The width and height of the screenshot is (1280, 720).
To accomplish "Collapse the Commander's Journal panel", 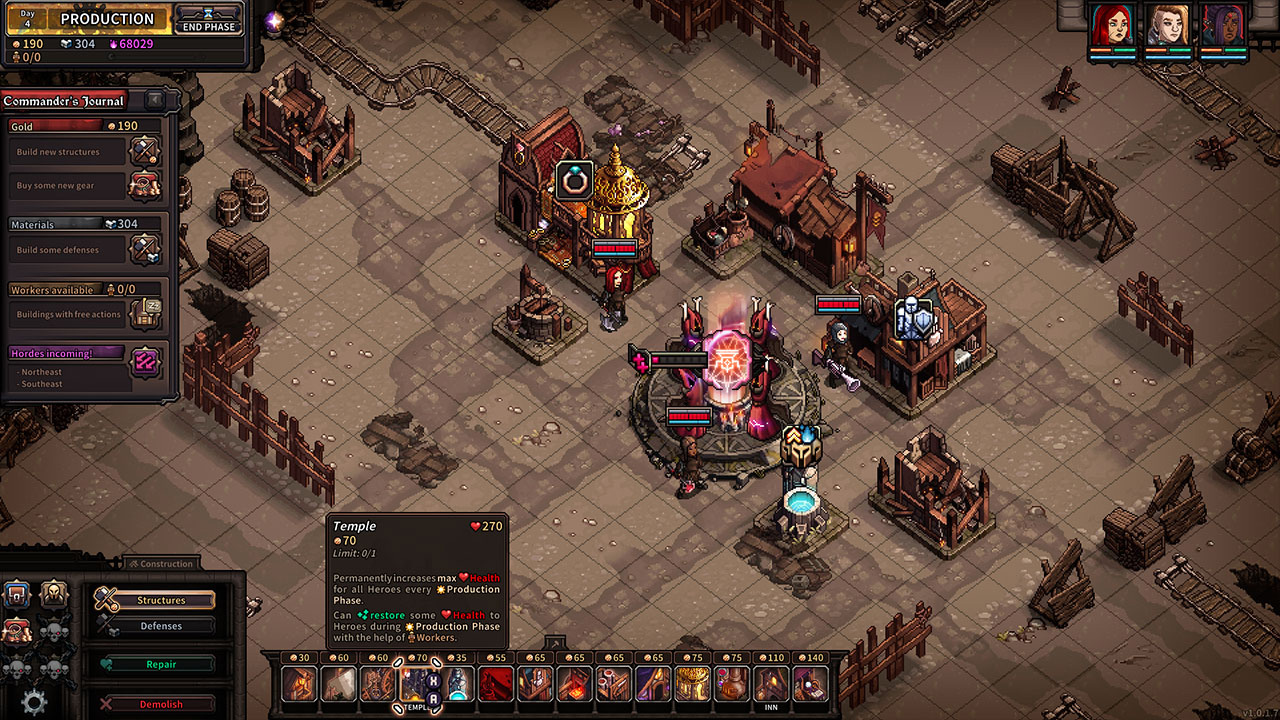I will pos(153,100).
